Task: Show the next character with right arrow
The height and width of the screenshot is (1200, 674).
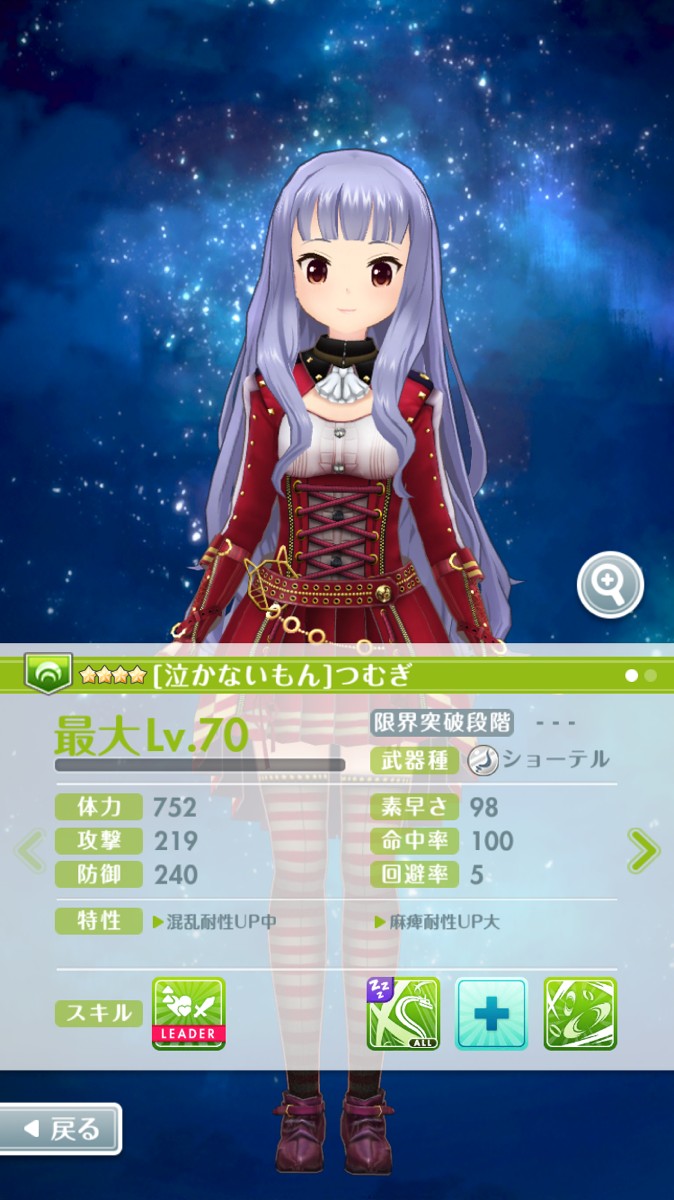Action: pyautogui.click(x=643, y=851)
